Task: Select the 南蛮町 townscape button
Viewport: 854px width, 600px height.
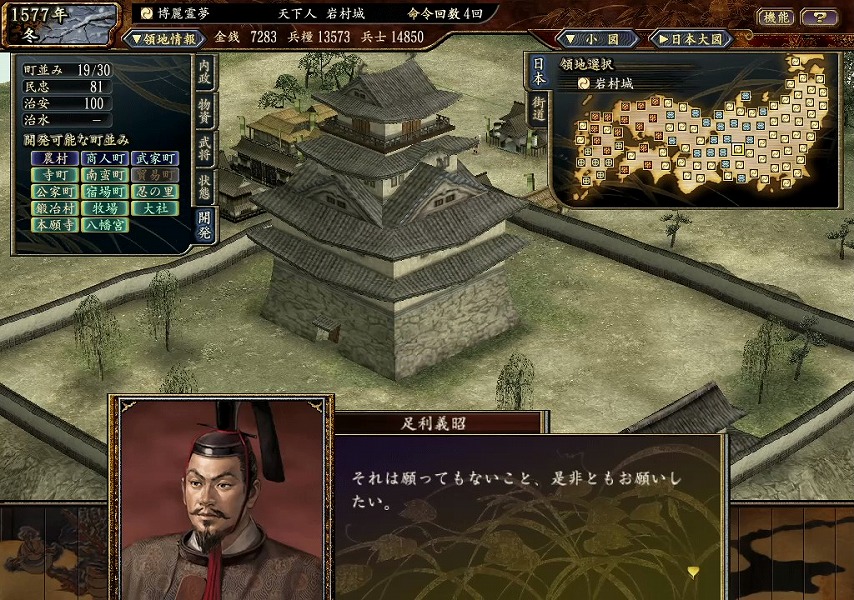Action: pos(105,175)
